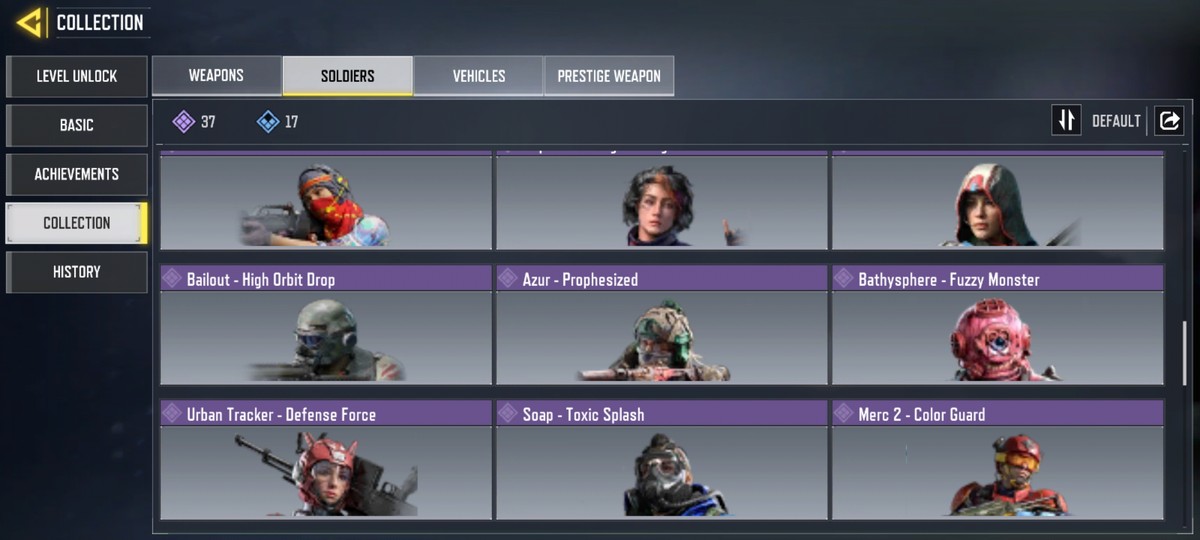Filter by the blue rare rarity count

click(278, 122)
